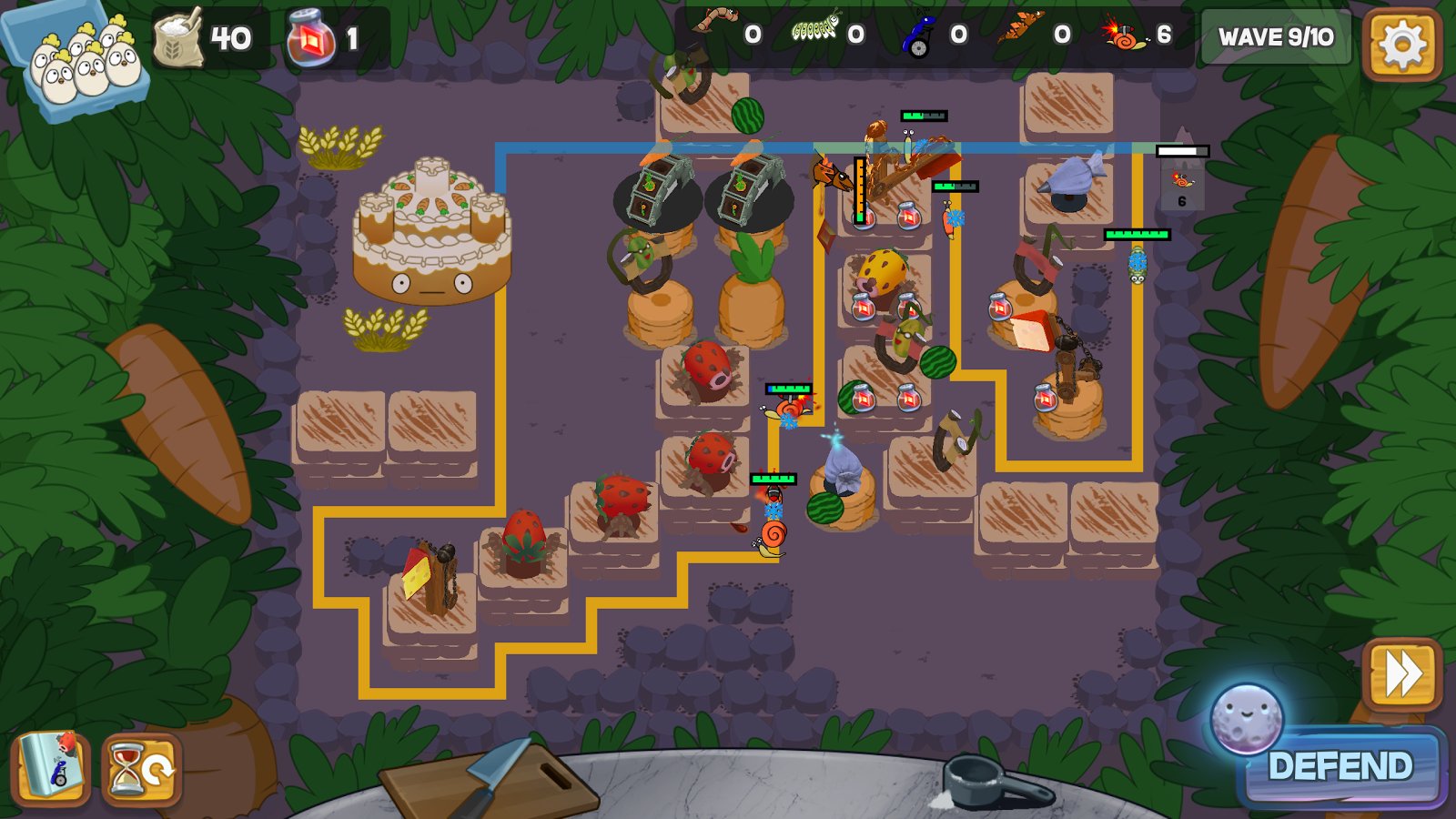Click the moon night orb
The image size is (1456, 819).
[1246, 719]
